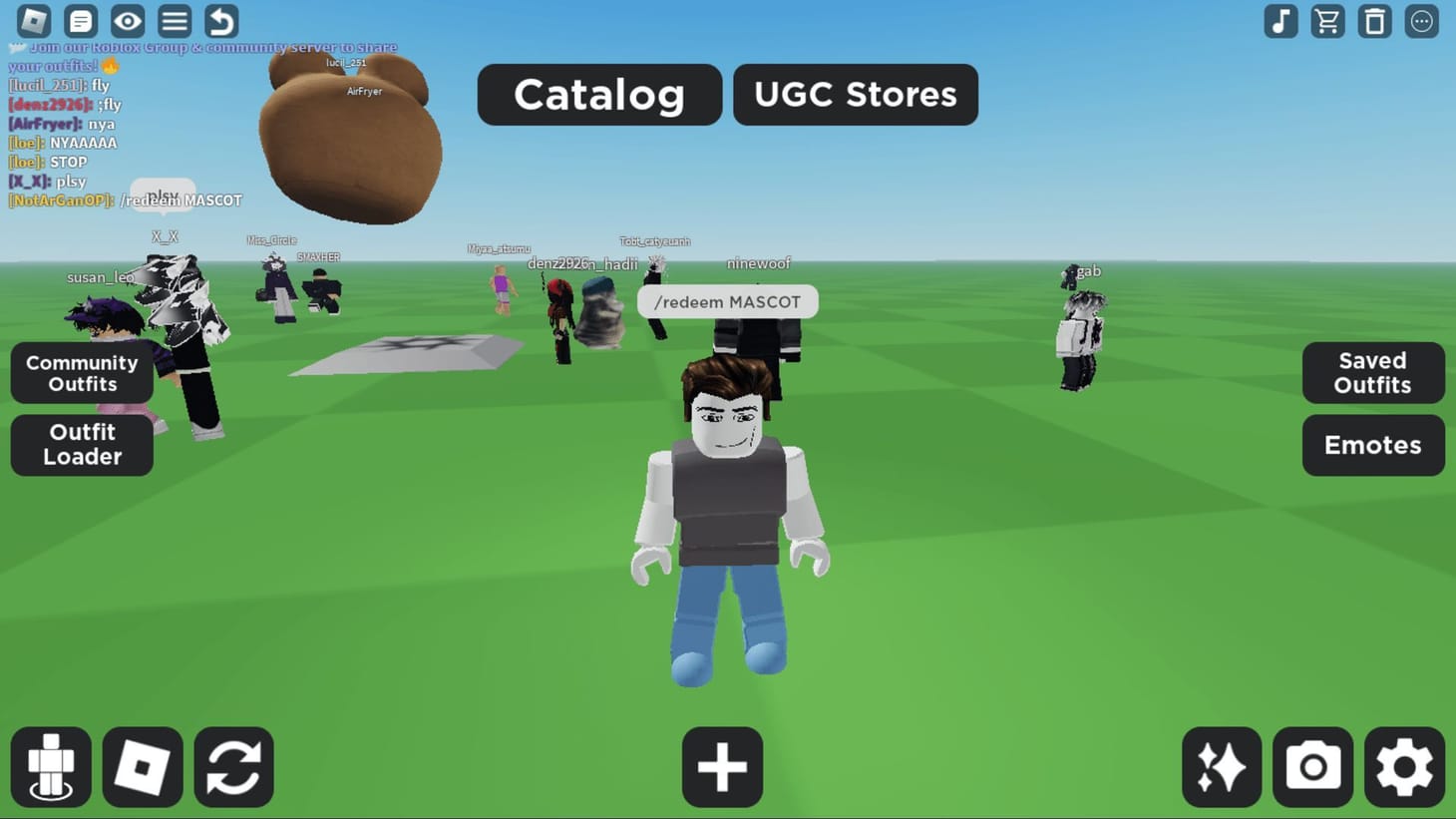Toggle UI visibility with the eye icon
The image size is (1456, 819).
pyautogui.click(x=127, y=21)
